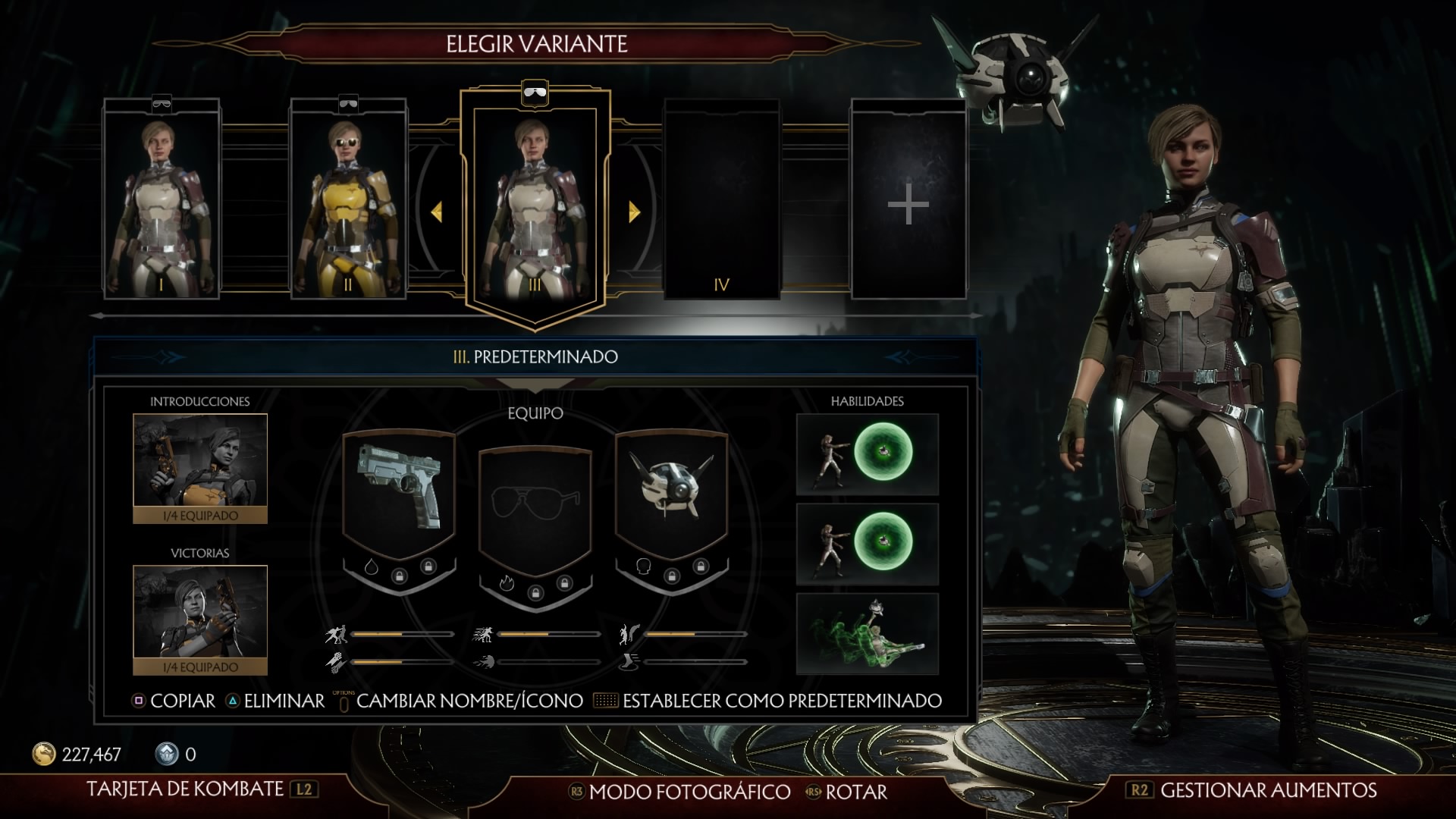
Task: Open the Victorias thumbnail
Action: [200, 620]
